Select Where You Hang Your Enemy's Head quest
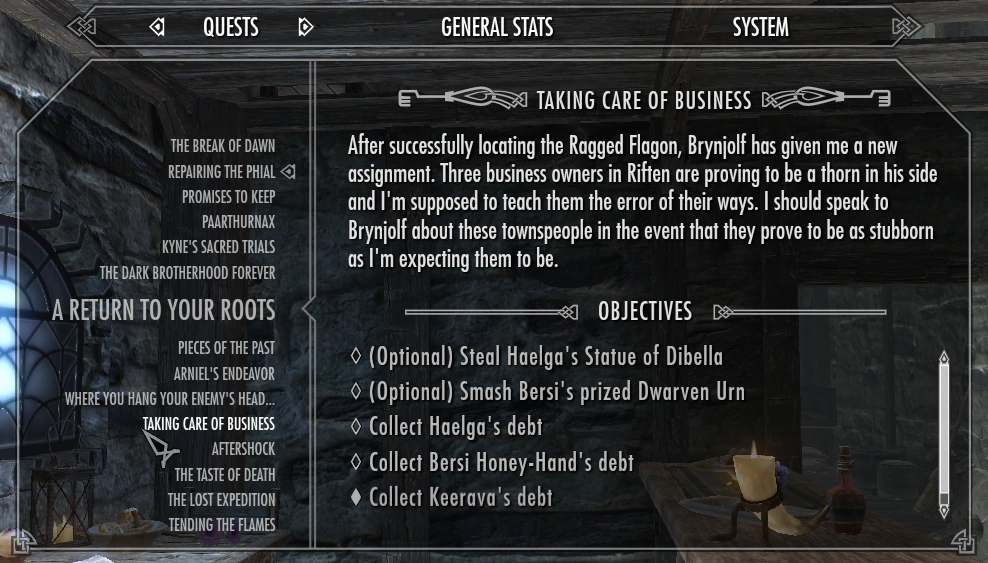This screenshot has width=988, height=563. point(169,399)
